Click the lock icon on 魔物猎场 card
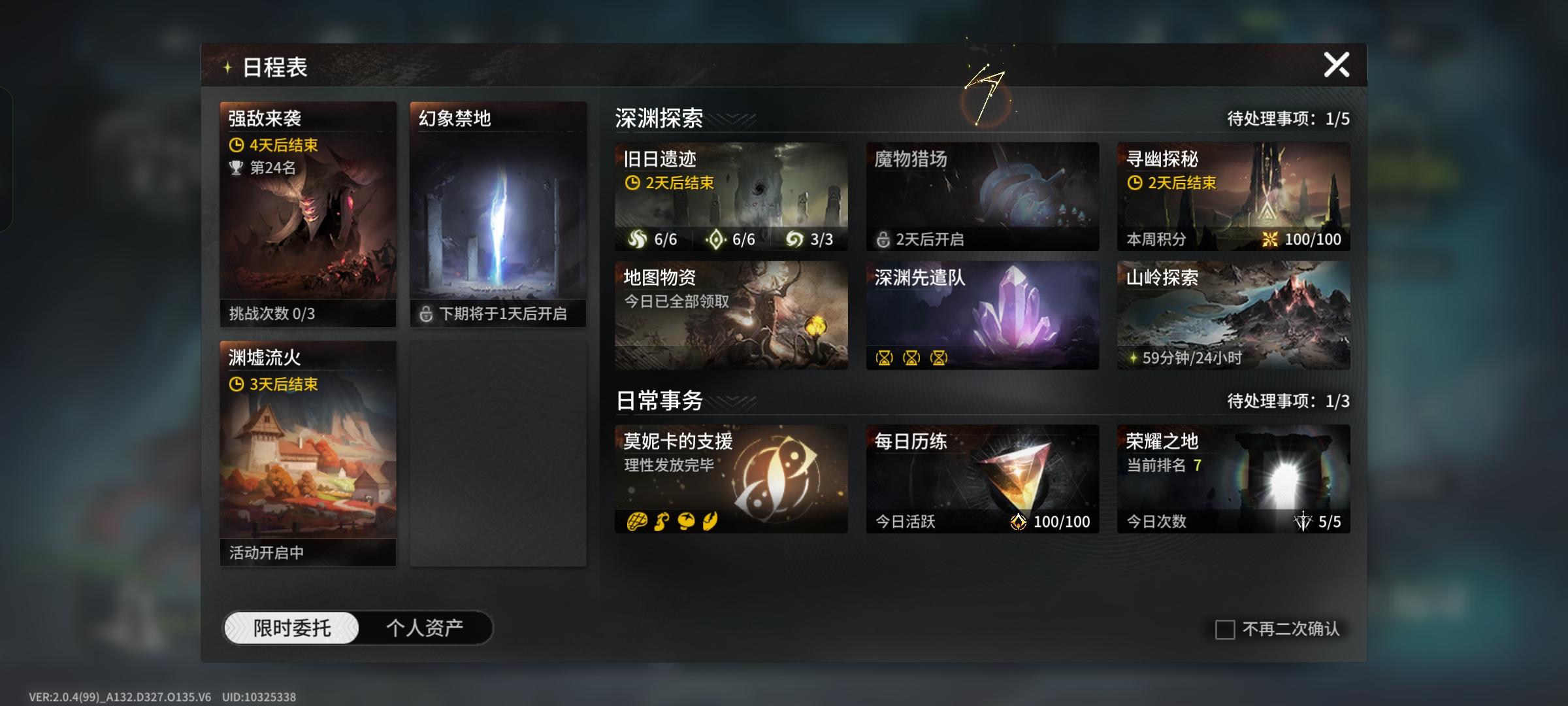The width and height of the screenshot is (1568, 706). coord(882,239)
